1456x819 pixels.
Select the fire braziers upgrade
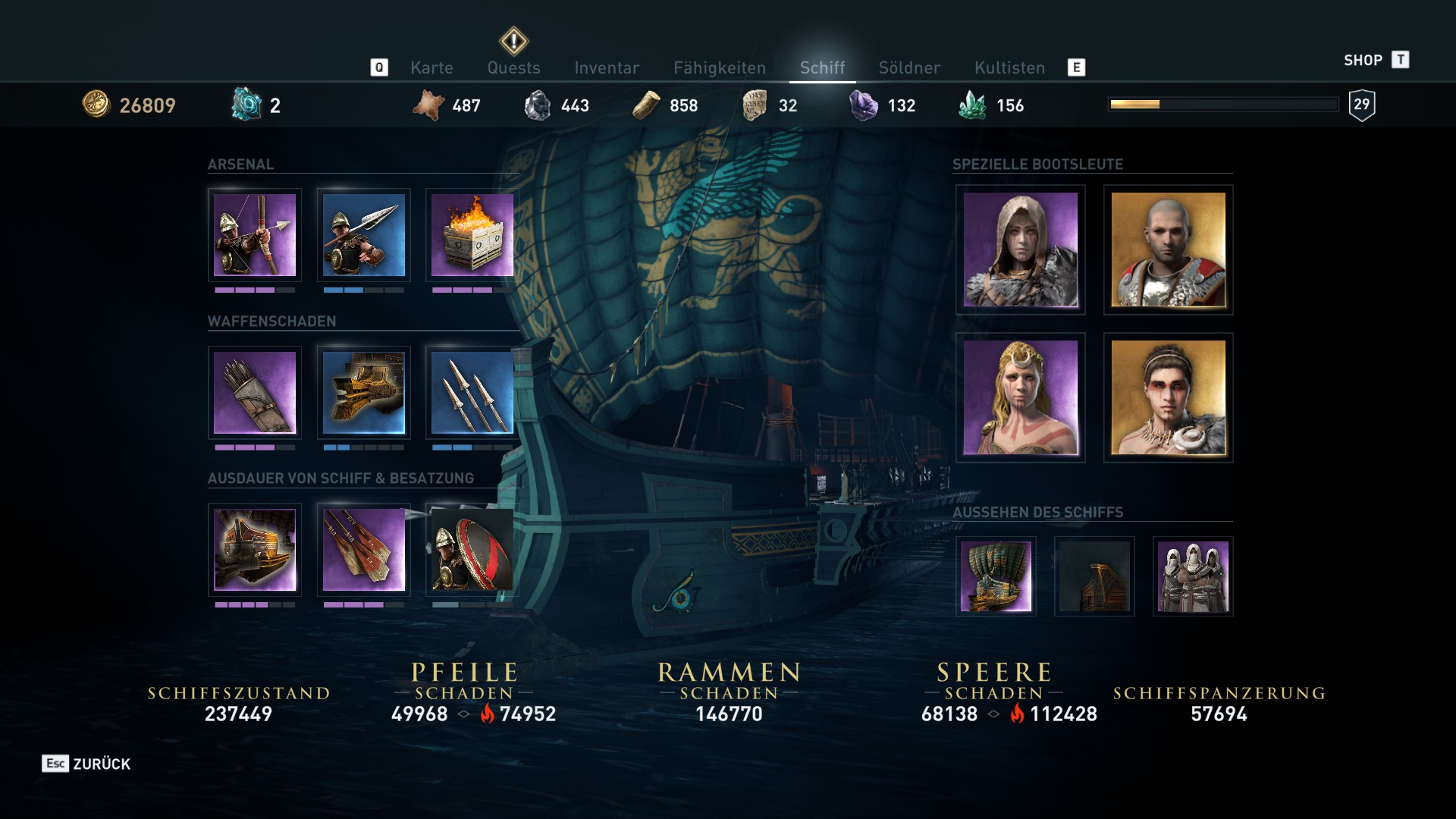coord(470,237)
